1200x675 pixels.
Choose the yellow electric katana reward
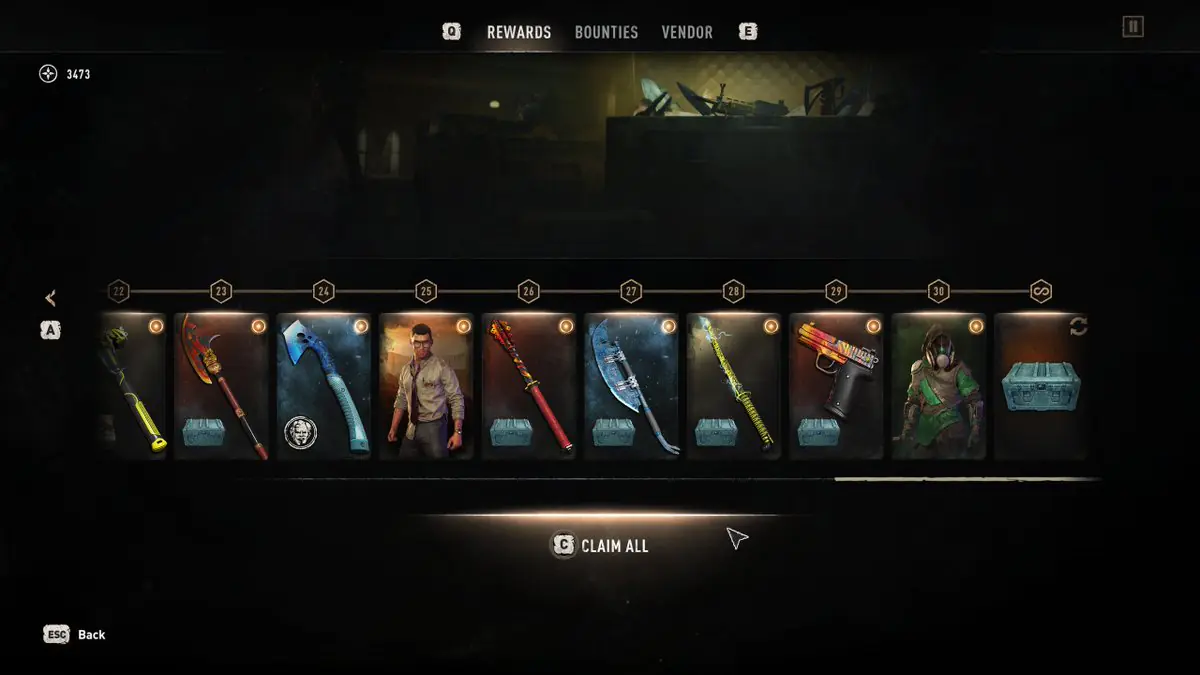click(x=733, y=386)
